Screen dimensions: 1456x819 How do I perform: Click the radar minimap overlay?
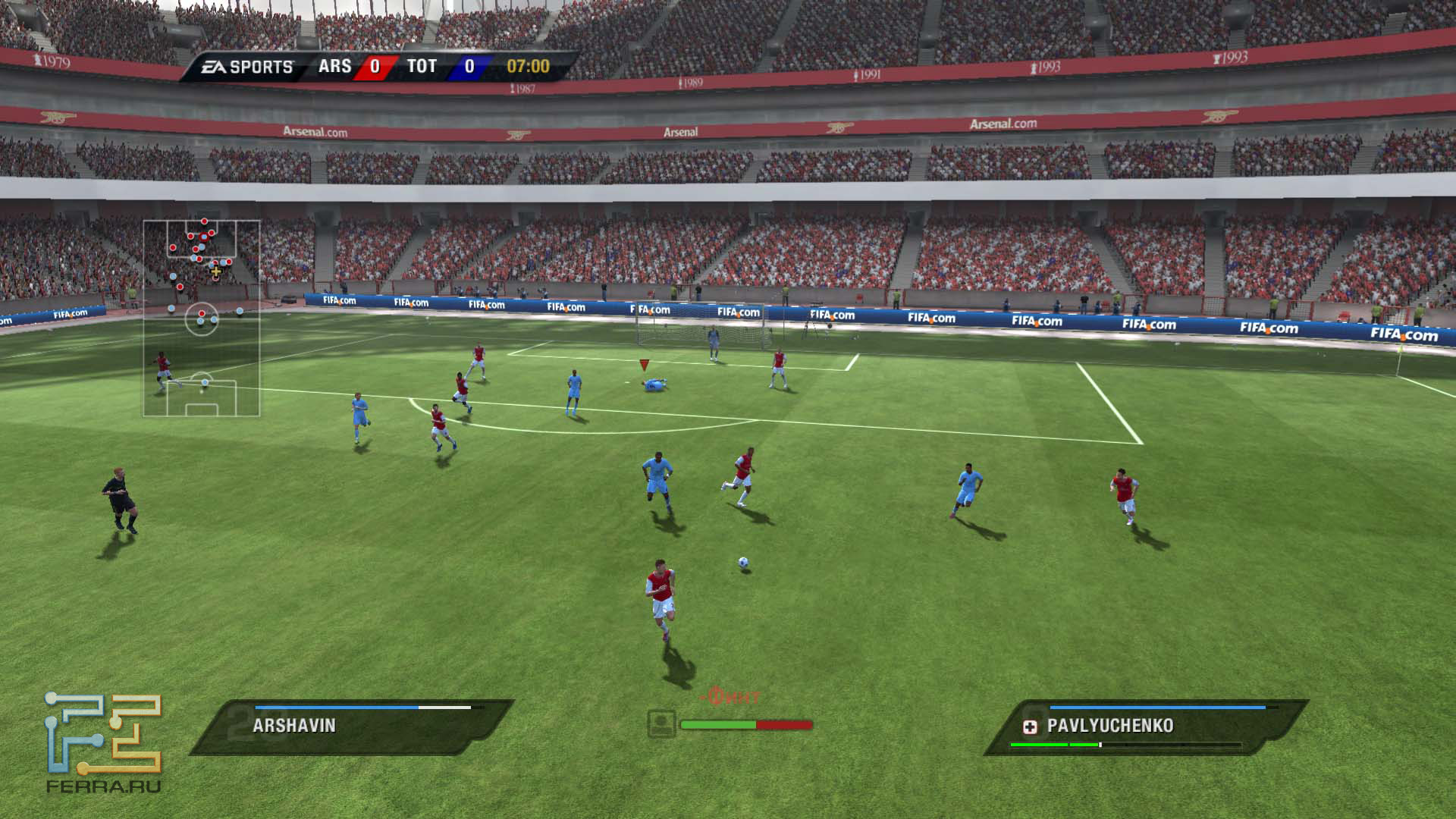tap(202, 318)
